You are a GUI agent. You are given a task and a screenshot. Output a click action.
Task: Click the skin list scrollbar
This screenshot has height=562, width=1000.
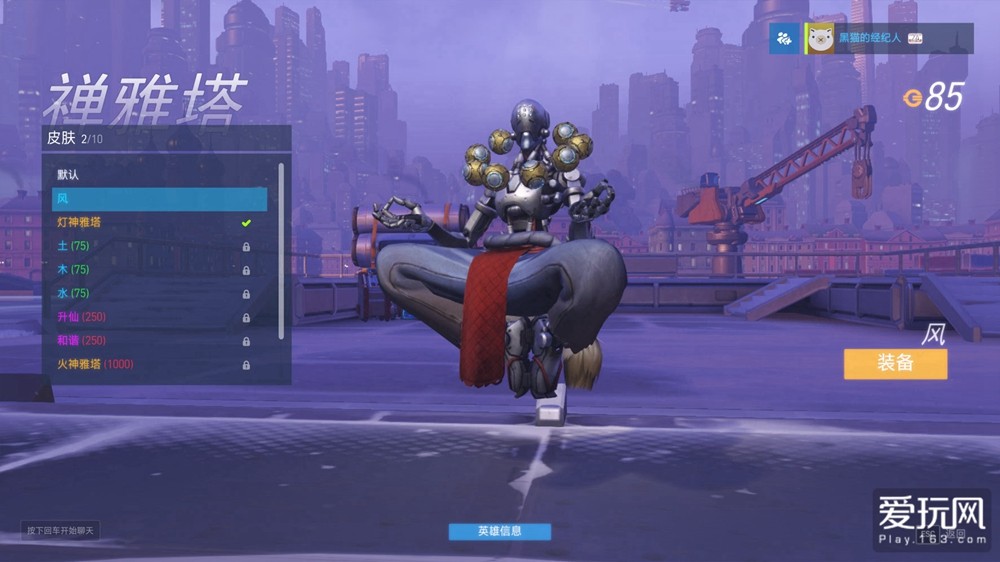[x=281, y=250]
